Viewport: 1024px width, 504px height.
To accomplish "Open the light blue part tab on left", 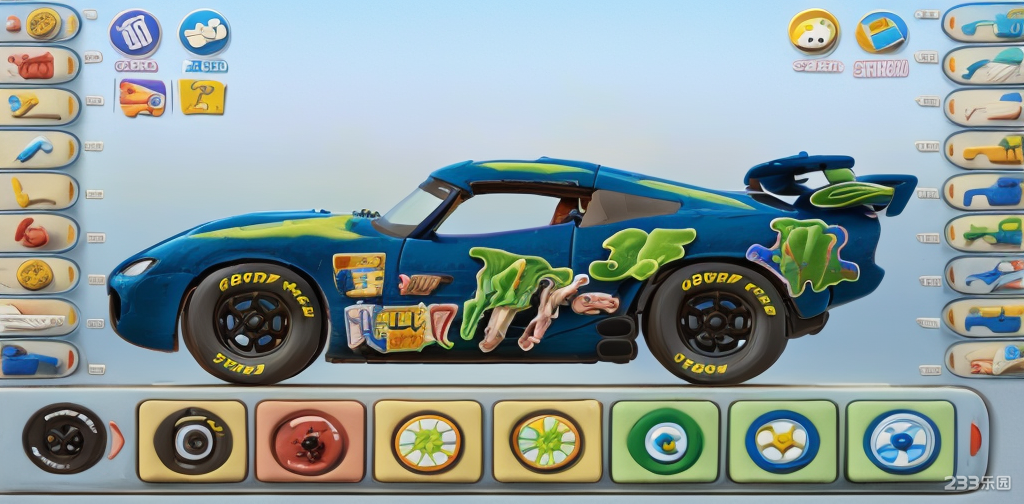I will pyautogui.click(x=38, y=149).
